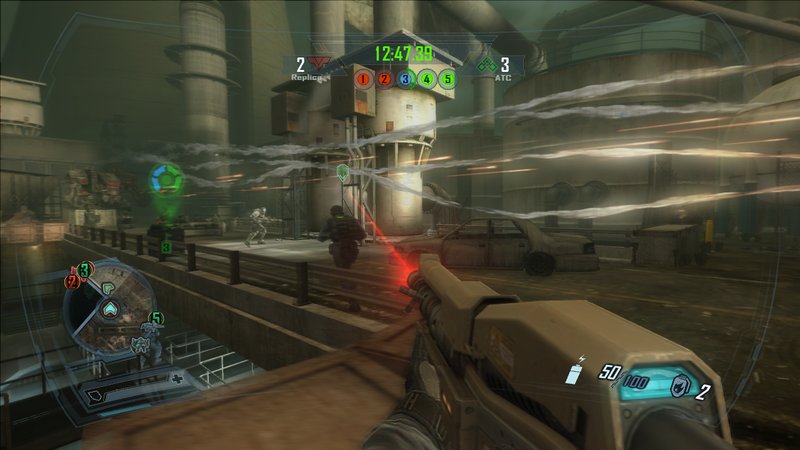800x450 pixels.
Task: Select blue control point 3 indicator
Action: pyautogui.click(x=405, y=77)
